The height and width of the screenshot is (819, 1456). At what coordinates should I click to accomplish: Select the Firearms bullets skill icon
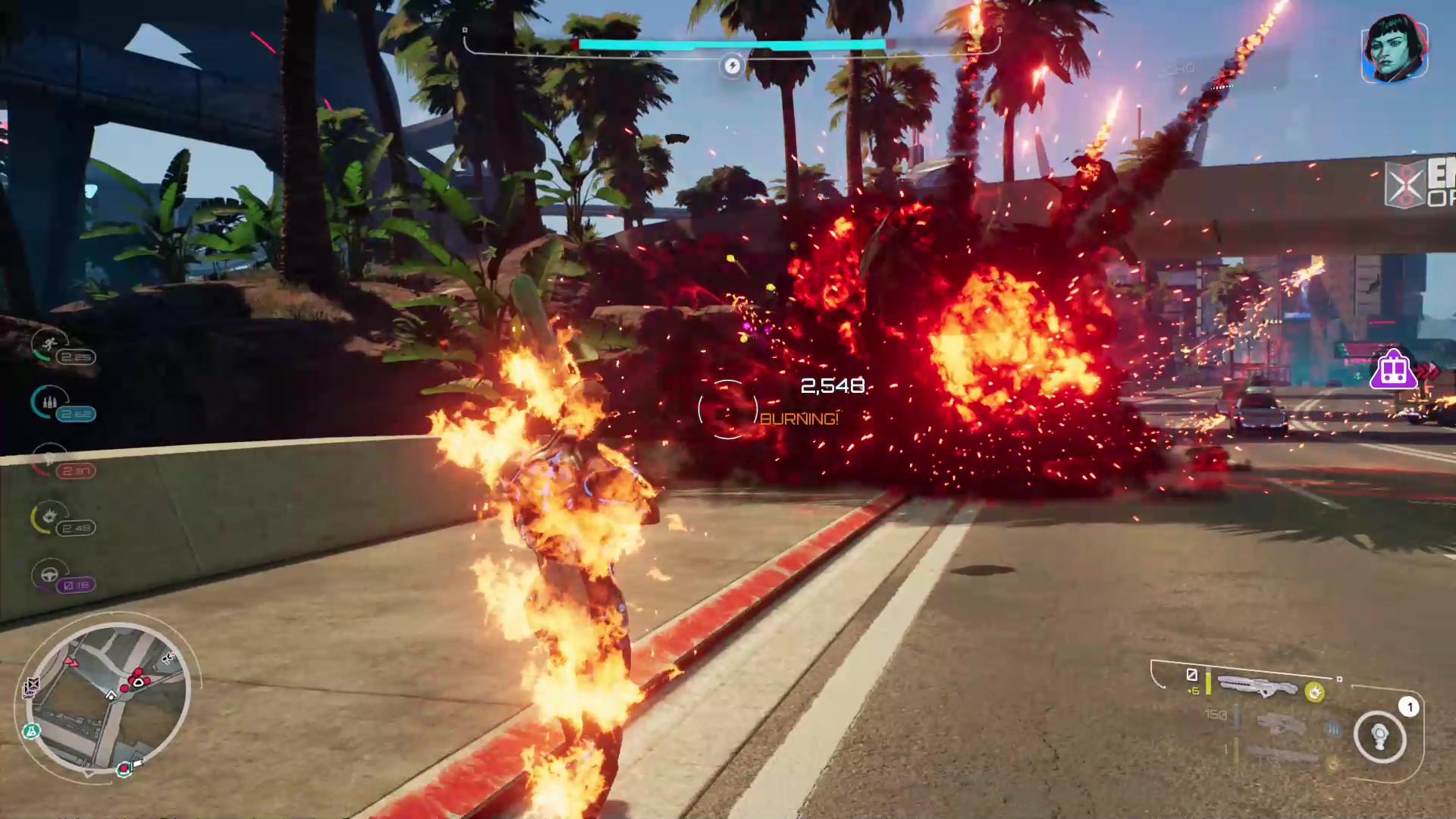click(49, 402)
